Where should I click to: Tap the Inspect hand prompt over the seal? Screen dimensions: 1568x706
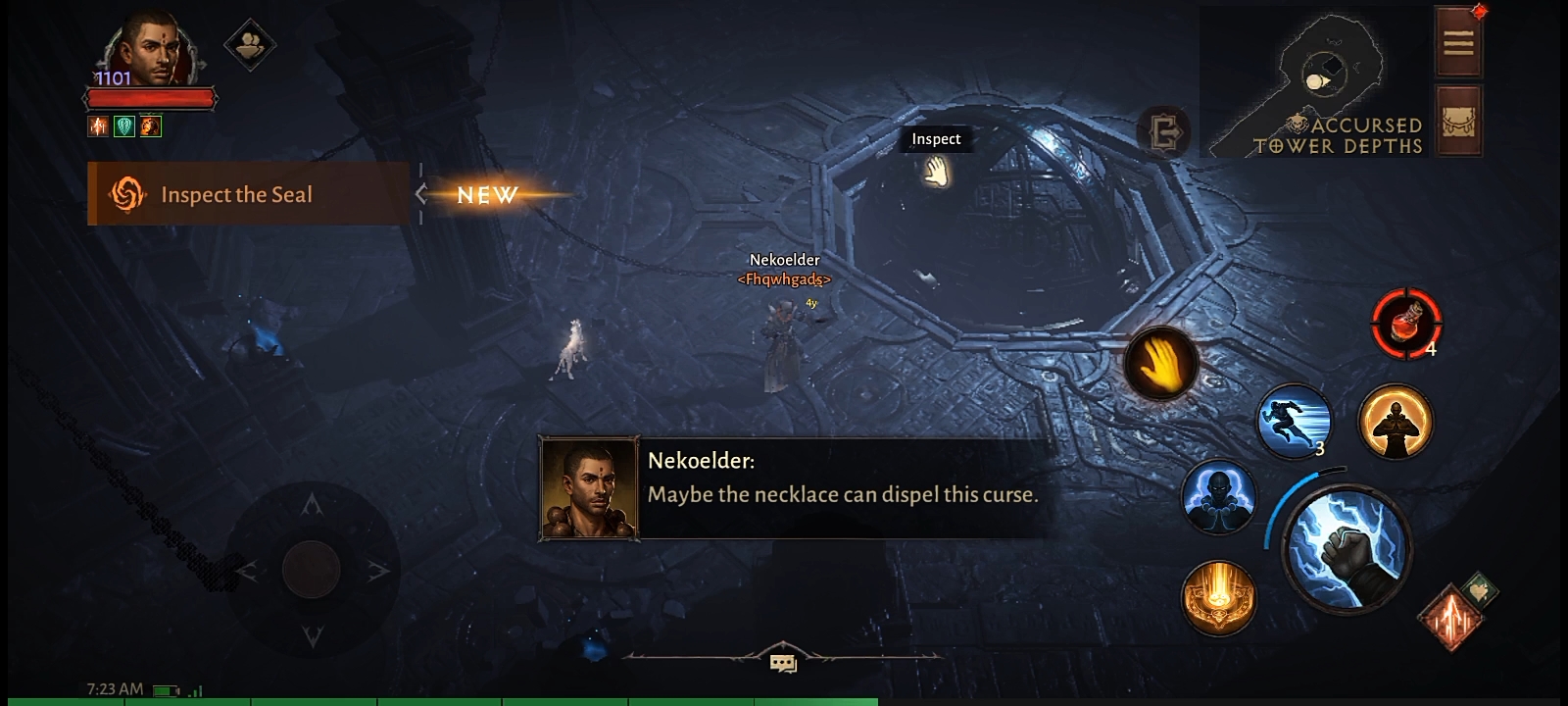pos(936,173)
